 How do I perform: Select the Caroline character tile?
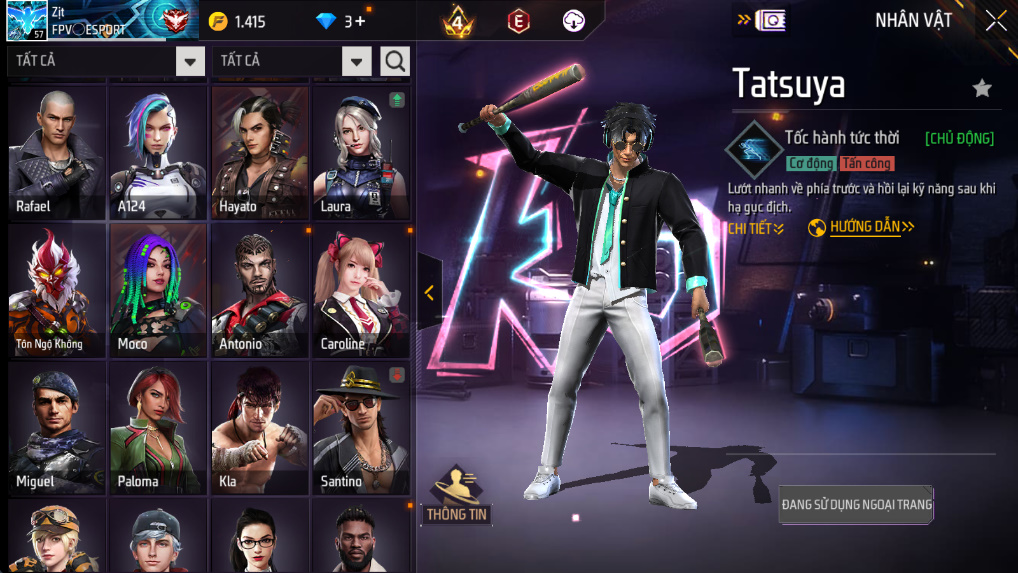pyautogui.click(x=361, y=290)
